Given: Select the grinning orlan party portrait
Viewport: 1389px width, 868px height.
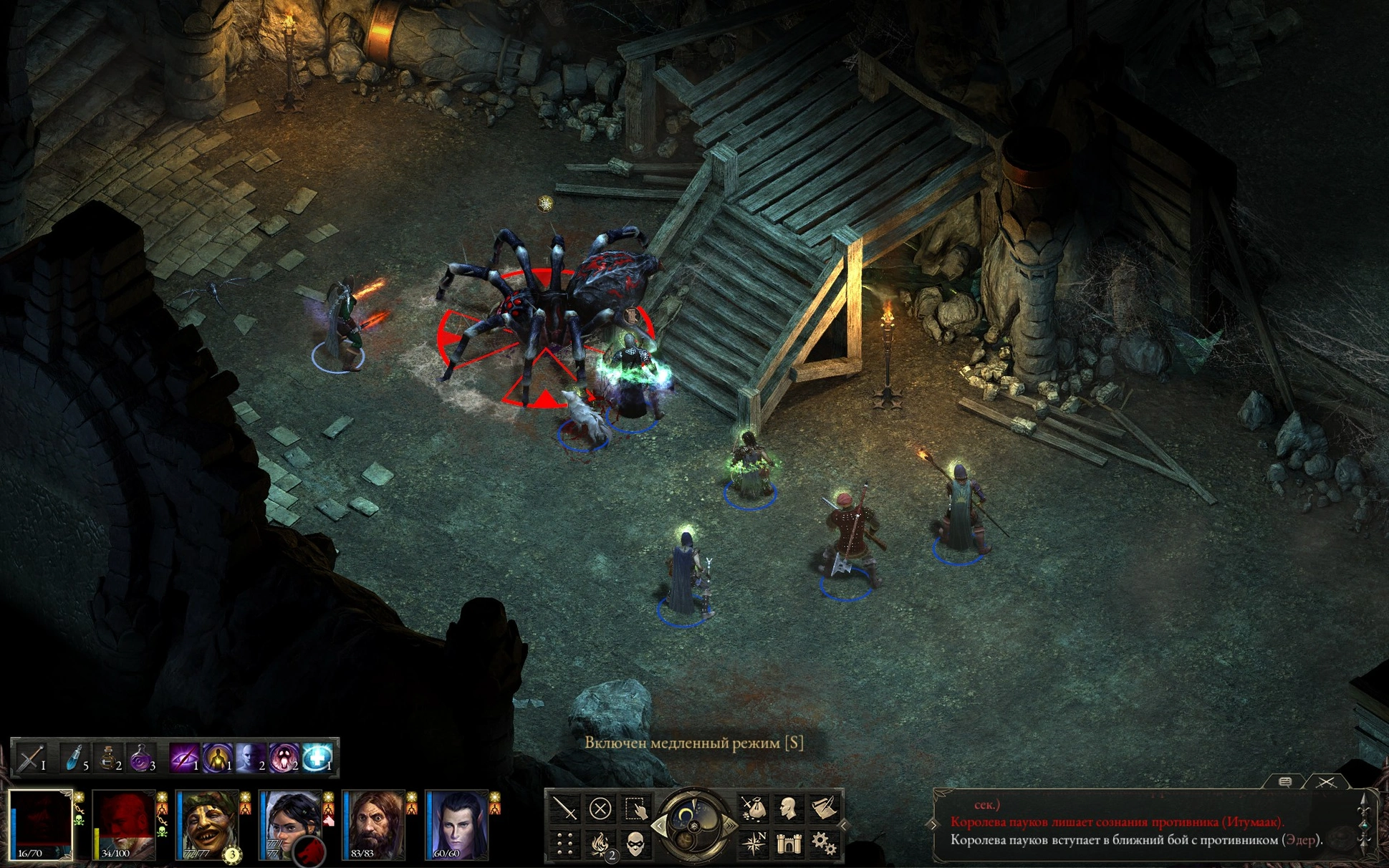Looking at the screenshot, I should [x=207, y=824].
